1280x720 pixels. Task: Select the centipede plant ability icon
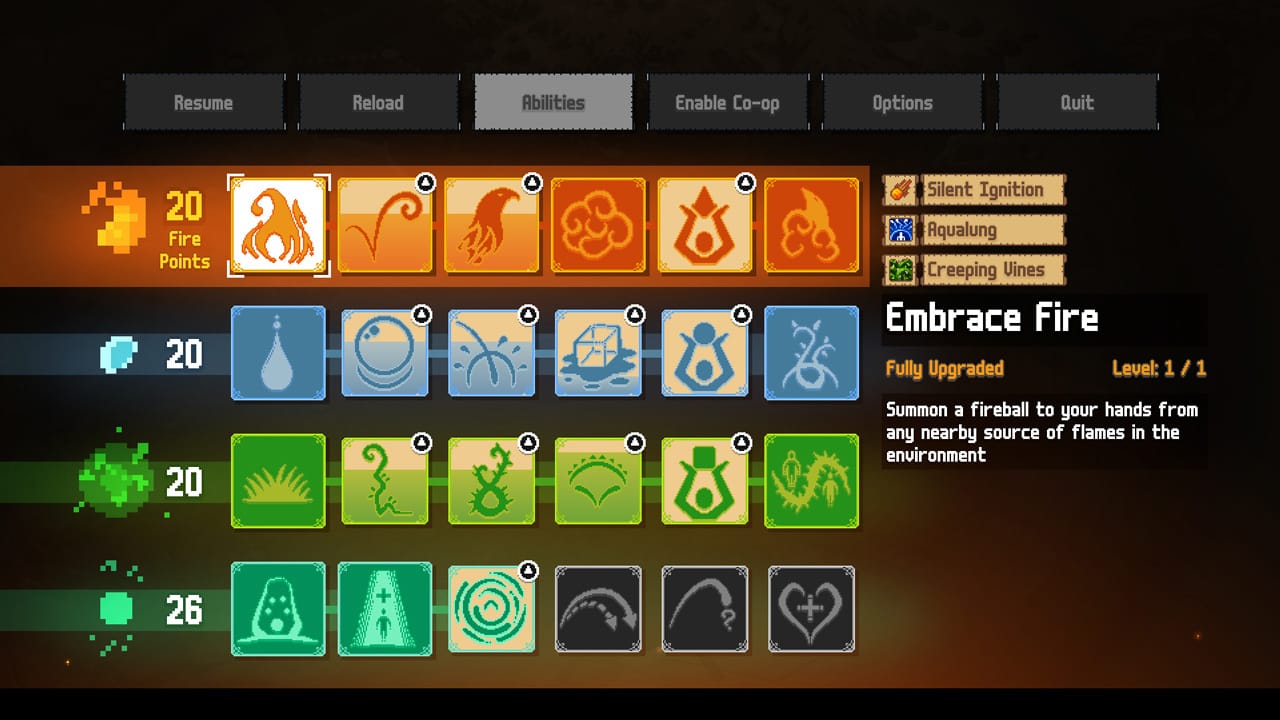tap(812, 481)
